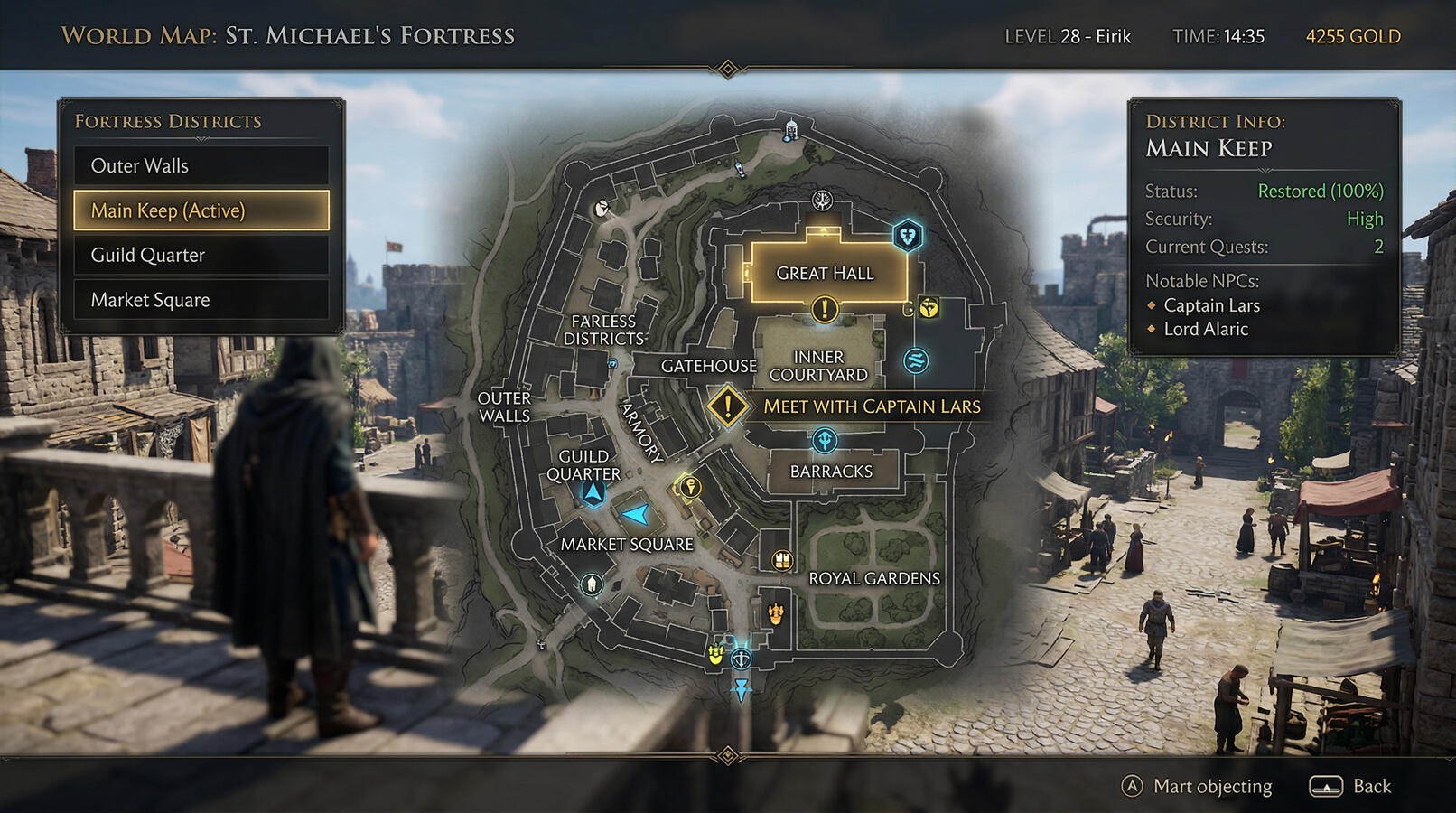Select the exclamation marker below Great Hall
Screen dimensions: 1456x813
coord(824,310)
